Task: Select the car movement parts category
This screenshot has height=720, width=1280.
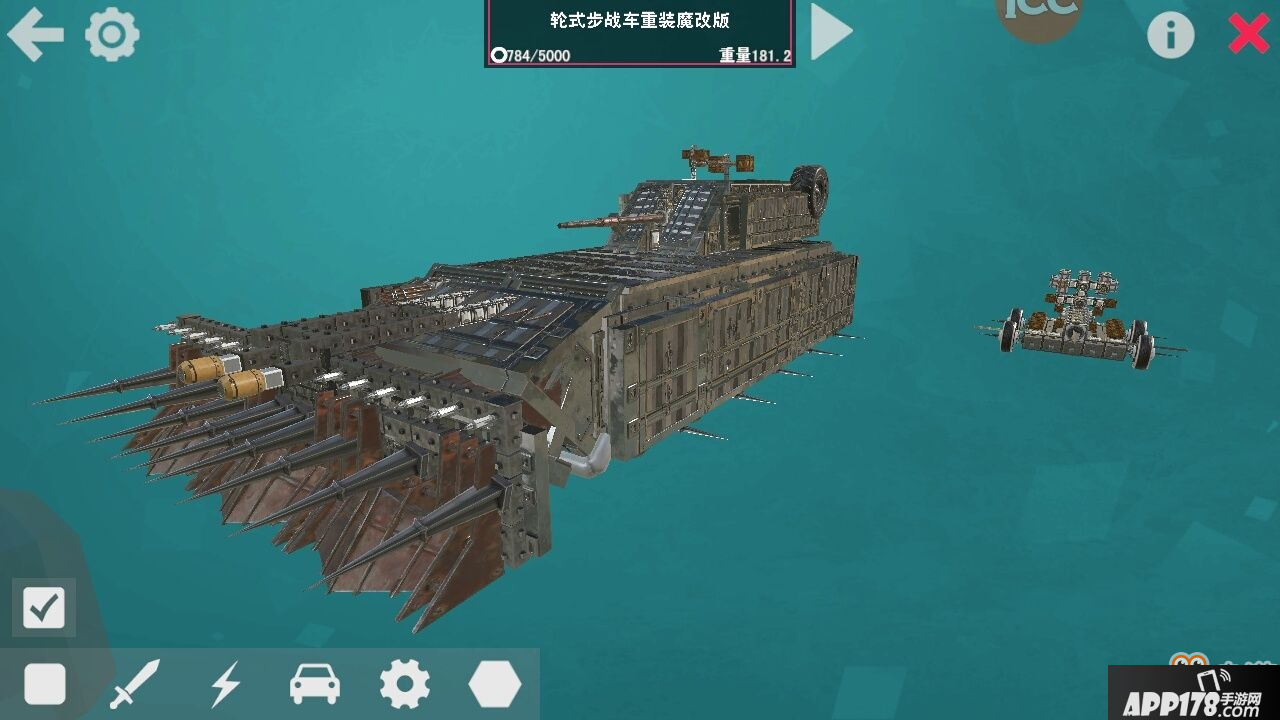Action: tap(313, 685)
